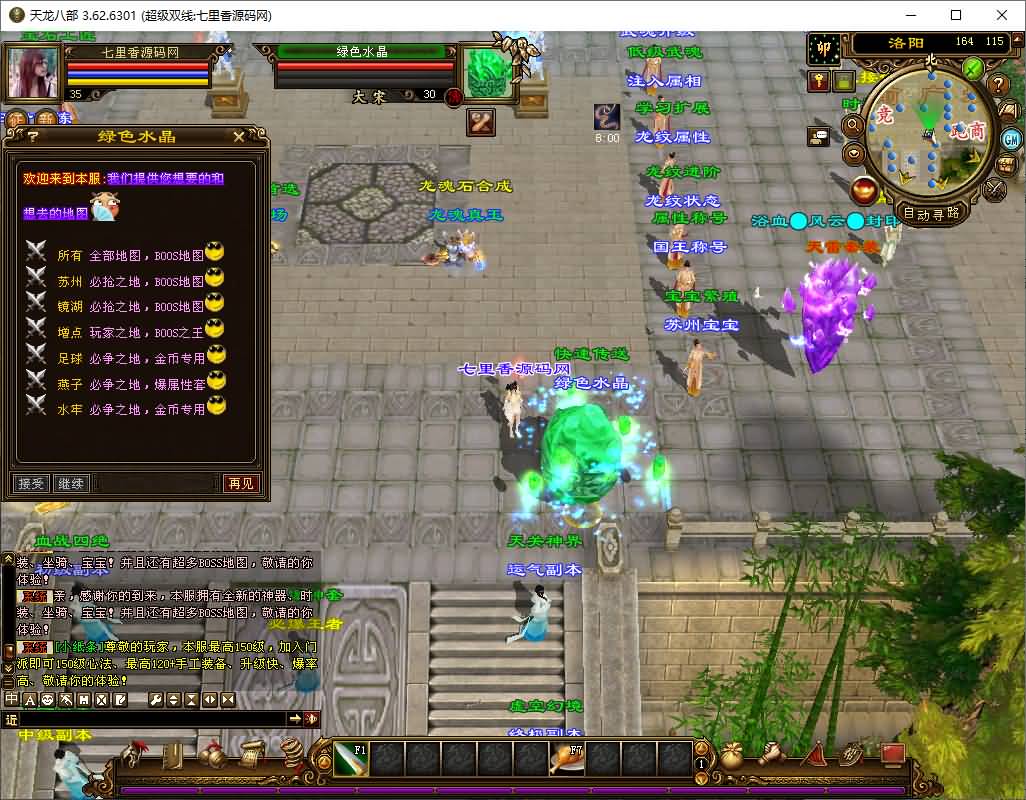Maximize the game window
Viewport: 1026px width, 800px height.
coord(956,15)
